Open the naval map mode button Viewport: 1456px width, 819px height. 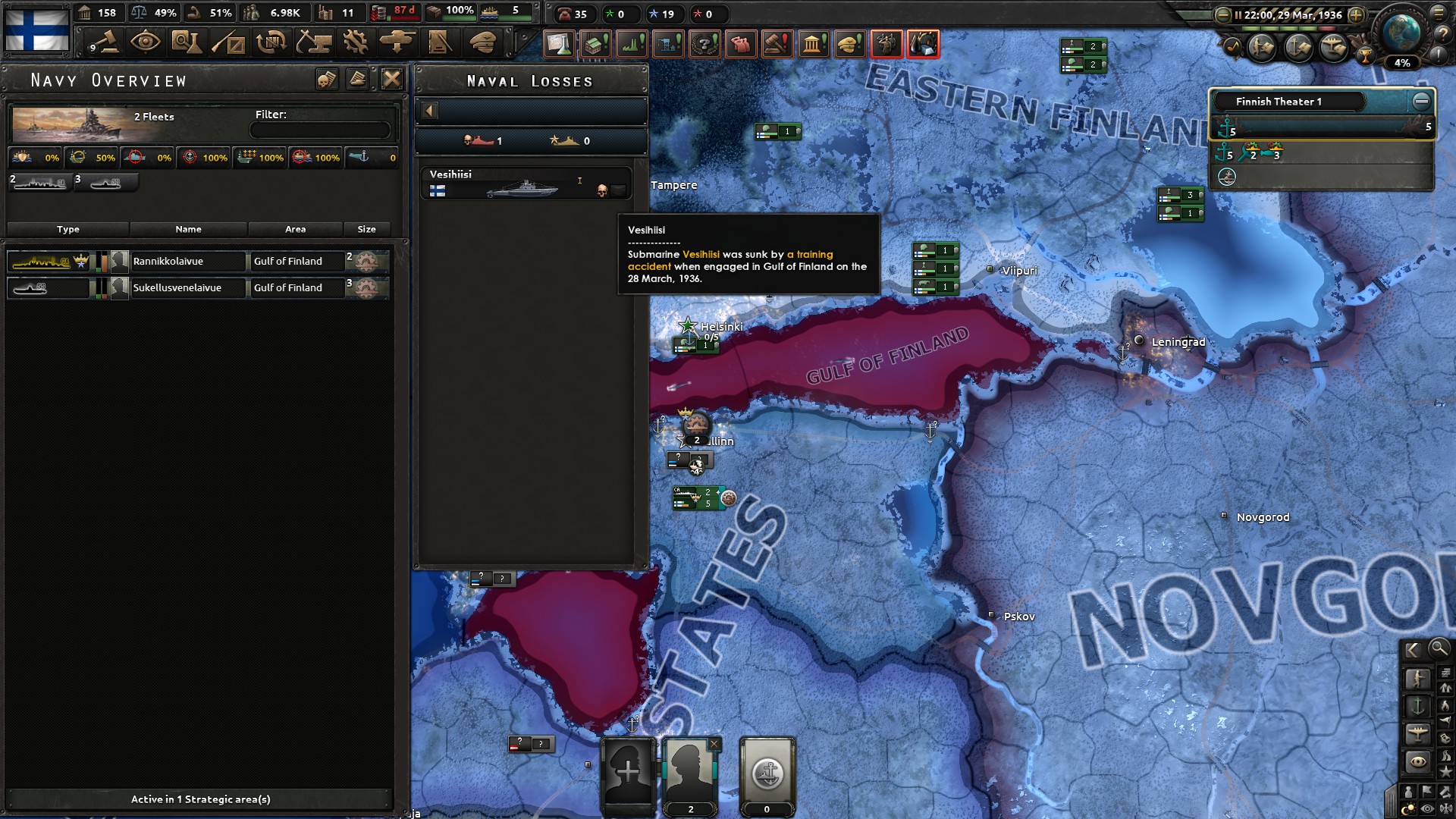point(1419,705)
